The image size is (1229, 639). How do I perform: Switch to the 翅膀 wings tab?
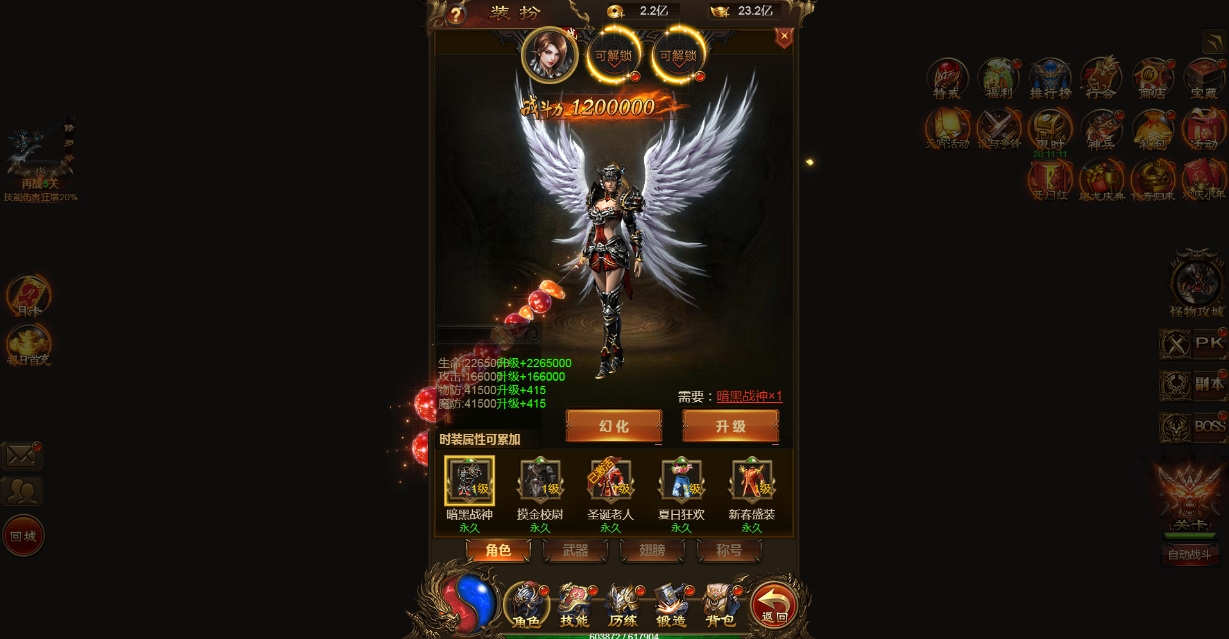pyautogui.click(x=652, y=551)
